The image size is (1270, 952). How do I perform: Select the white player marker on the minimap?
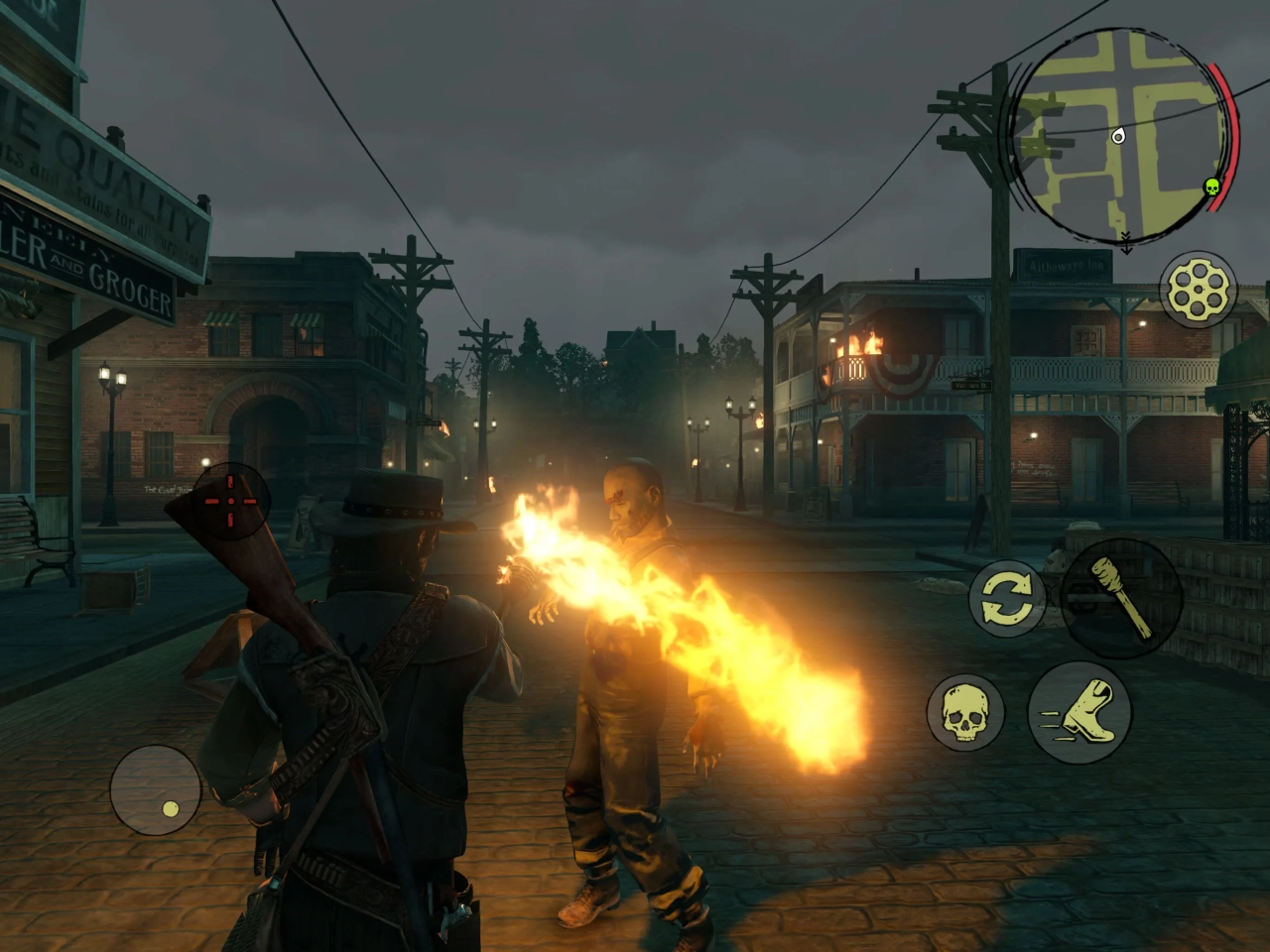(x=1119, y=137)
